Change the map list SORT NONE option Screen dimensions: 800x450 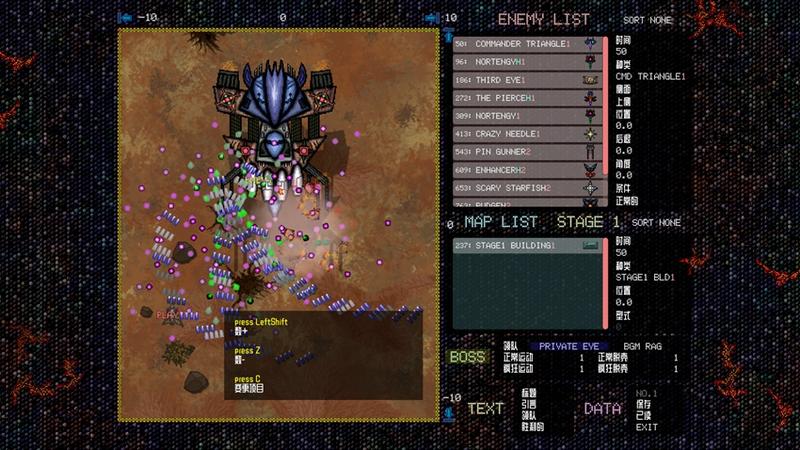click(x=656, y=222)
